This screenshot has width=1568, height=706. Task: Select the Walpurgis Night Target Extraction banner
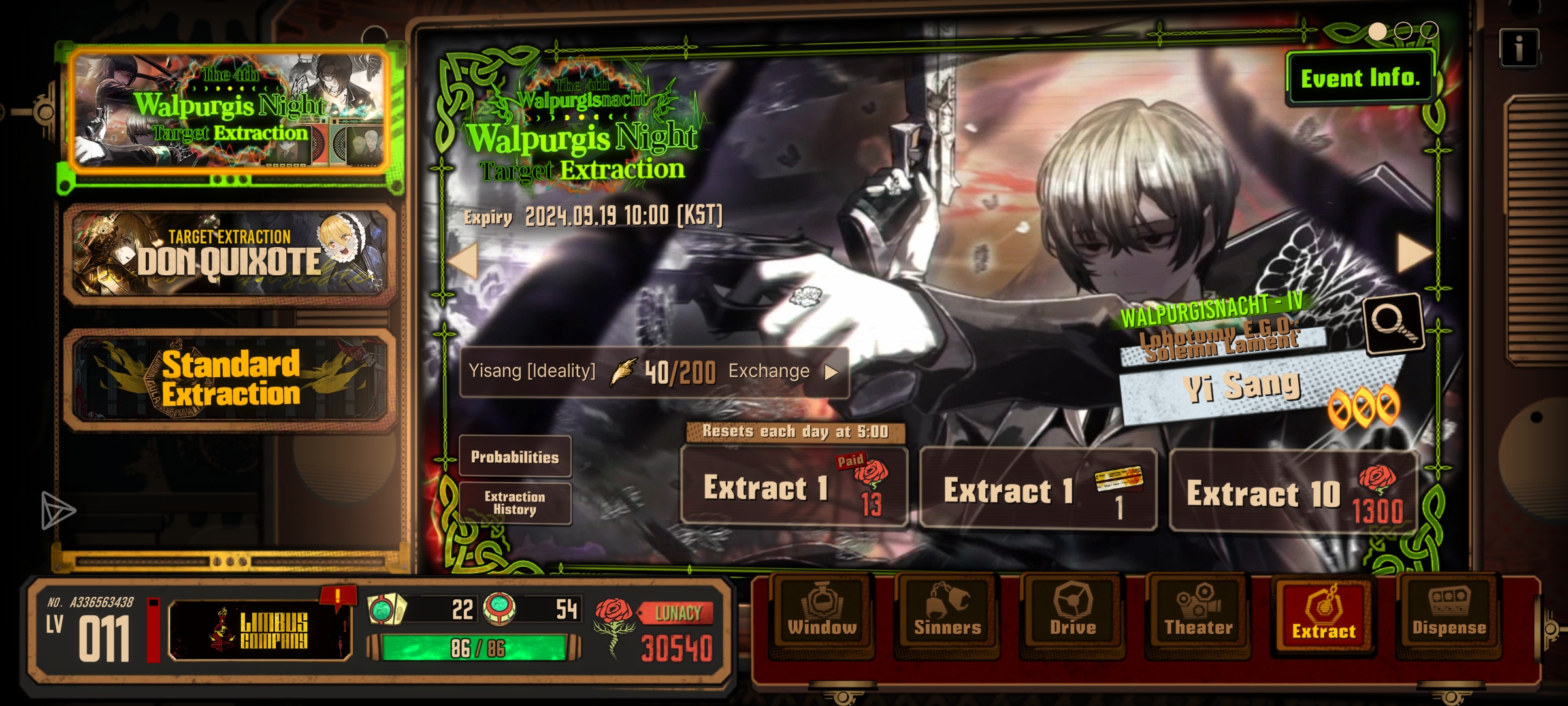[x=230, y=111]
